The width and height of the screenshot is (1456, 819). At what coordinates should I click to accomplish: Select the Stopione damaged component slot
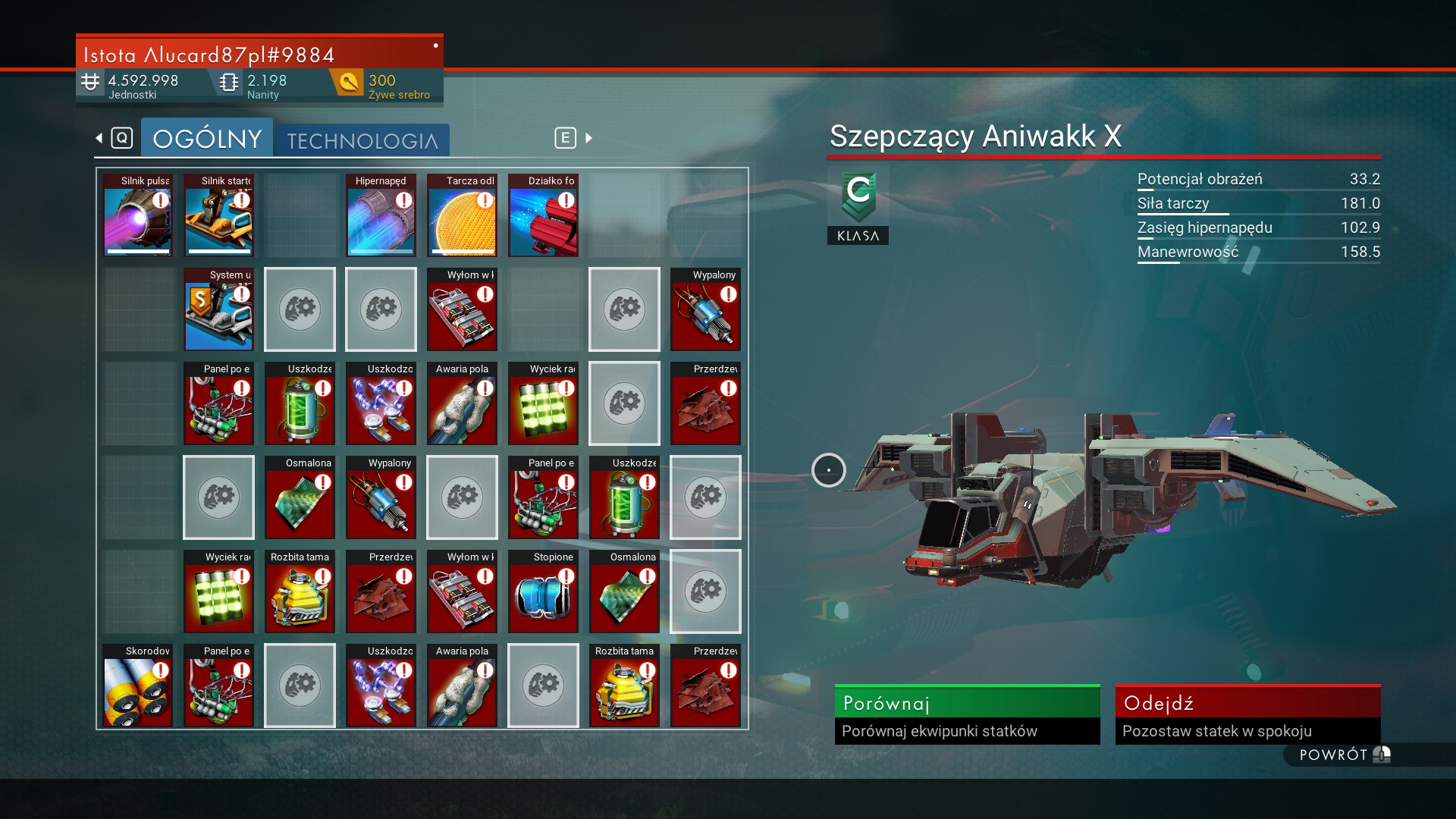pyautogui.click(x=543, y=591)
